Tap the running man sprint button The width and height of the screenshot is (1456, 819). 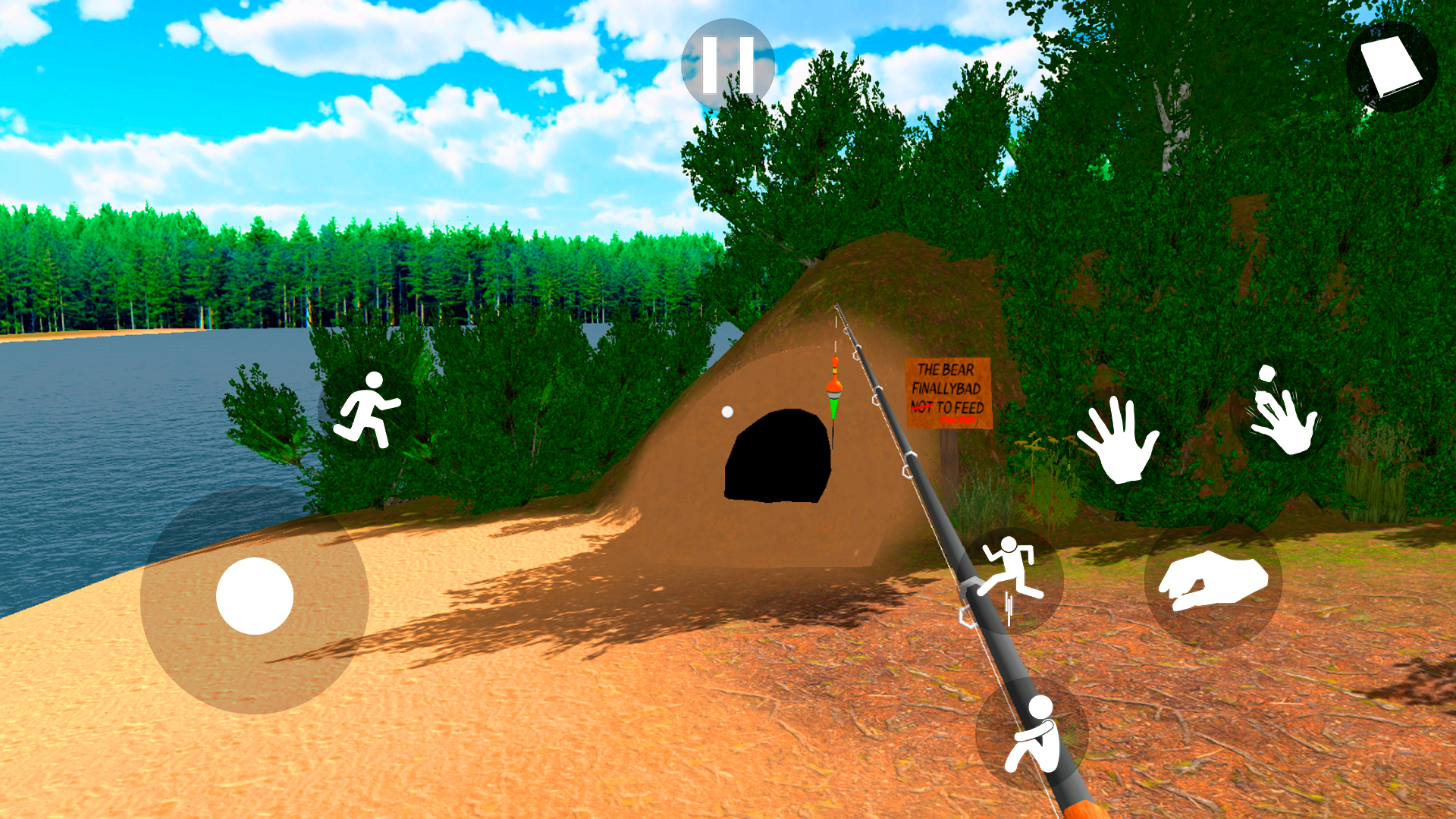coord(367,410)
